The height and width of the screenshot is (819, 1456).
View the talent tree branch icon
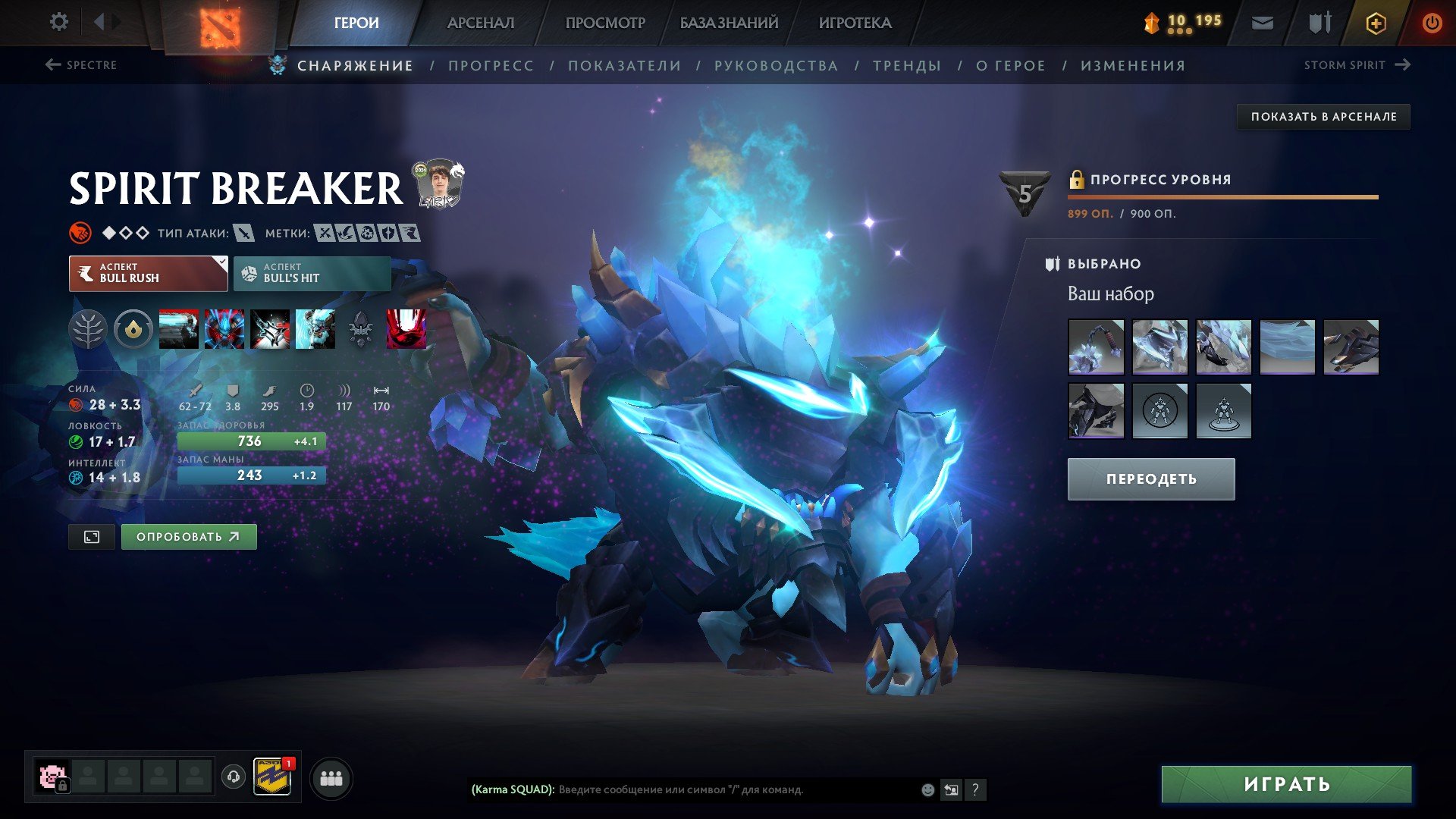coord(90,328)
